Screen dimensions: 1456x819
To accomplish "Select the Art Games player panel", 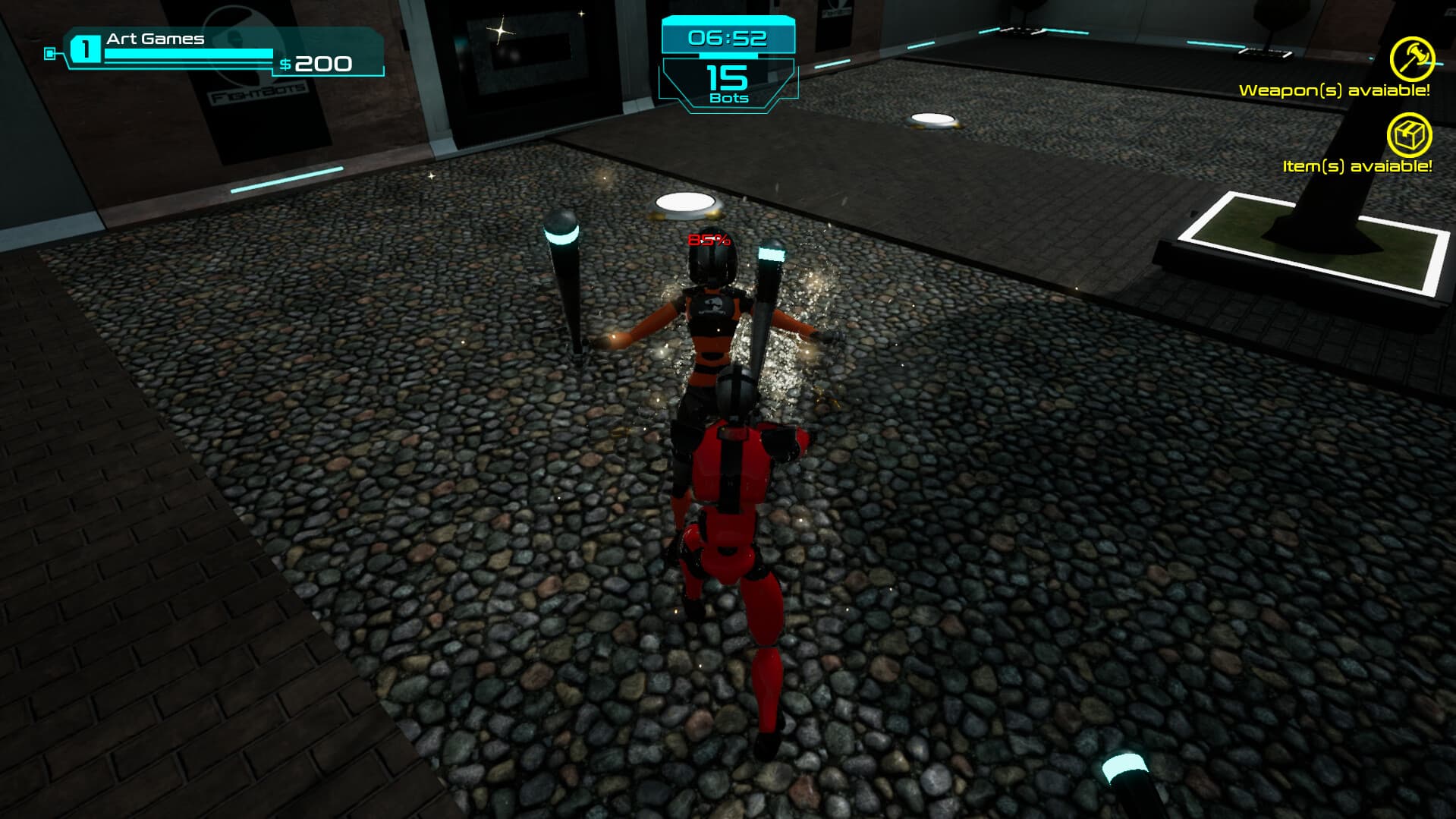I will [x=222, y=52].
